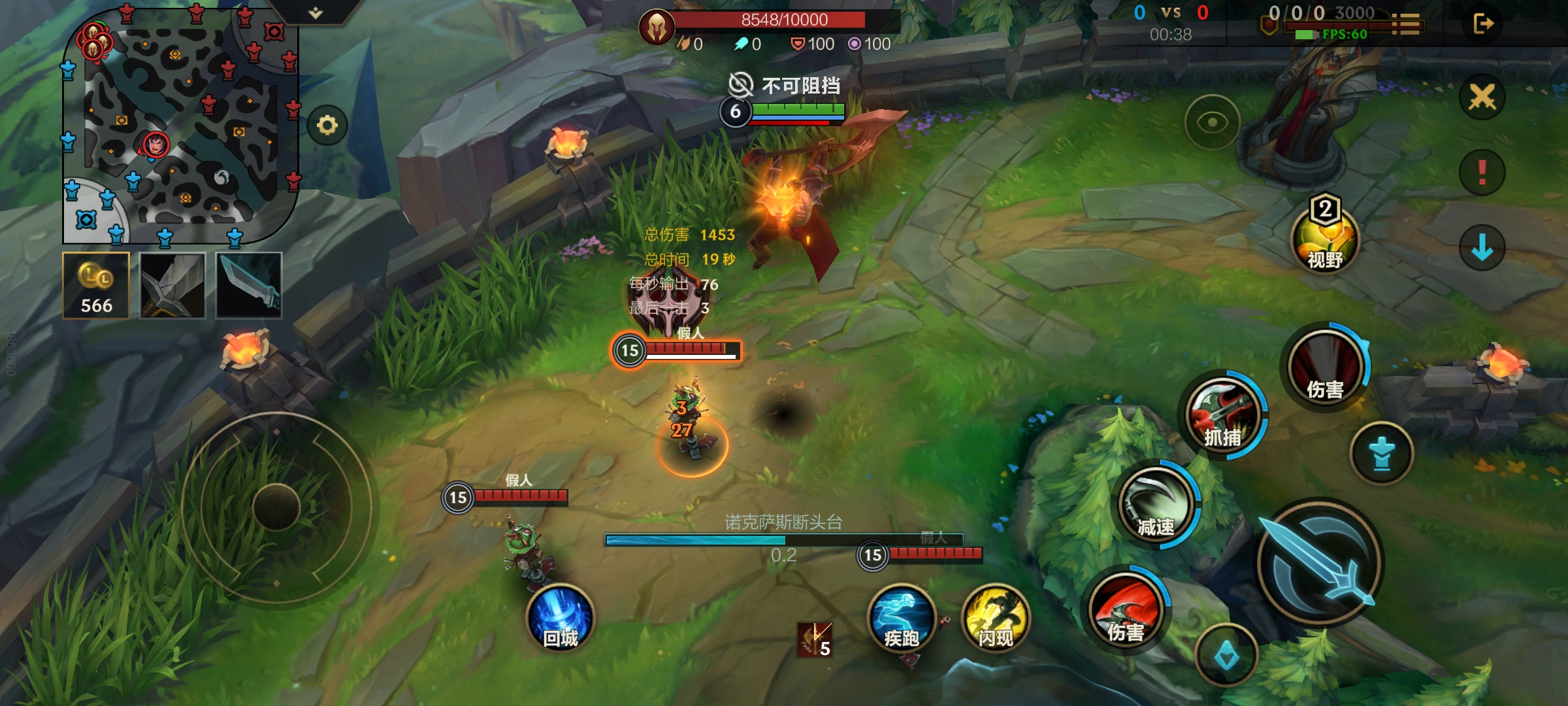The width and height of the screenshot is (1568, 706).
Task: Click the minimap
Action: point(180,124)
